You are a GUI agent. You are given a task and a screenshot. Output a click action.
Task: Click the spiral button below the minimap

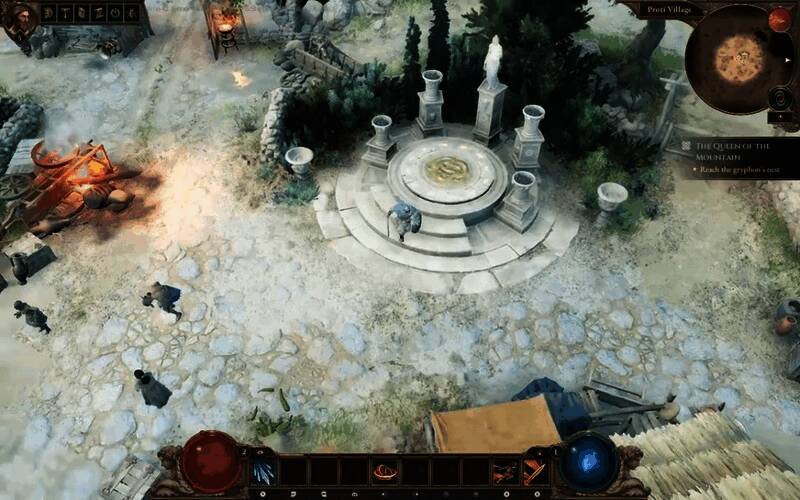[781, 98]
